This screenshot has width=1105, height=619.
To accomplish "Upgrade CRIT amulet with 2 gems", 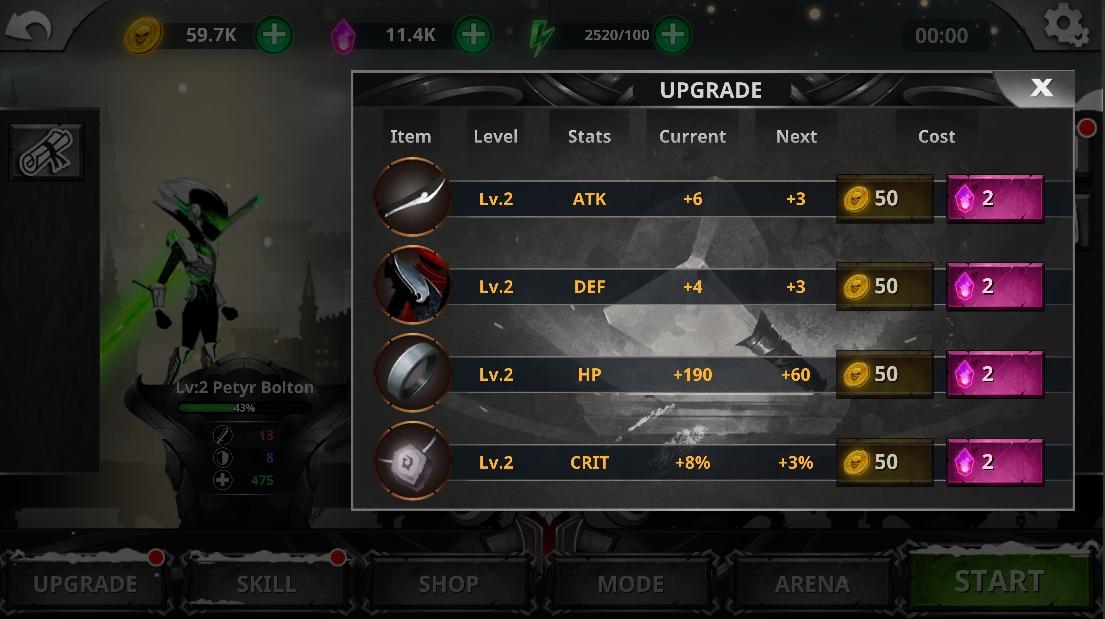I will pos(995,462).
